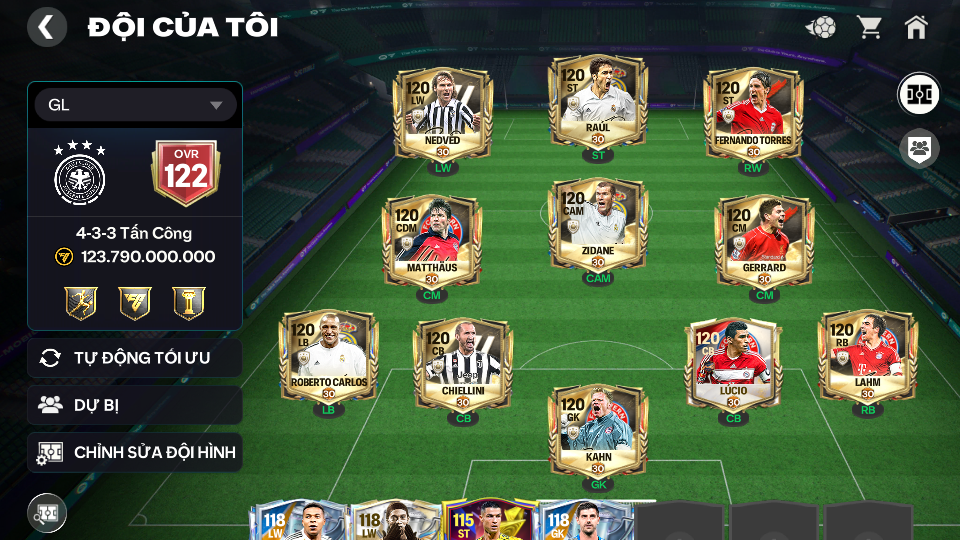Select the Raúl ST player card

(597, 105)
